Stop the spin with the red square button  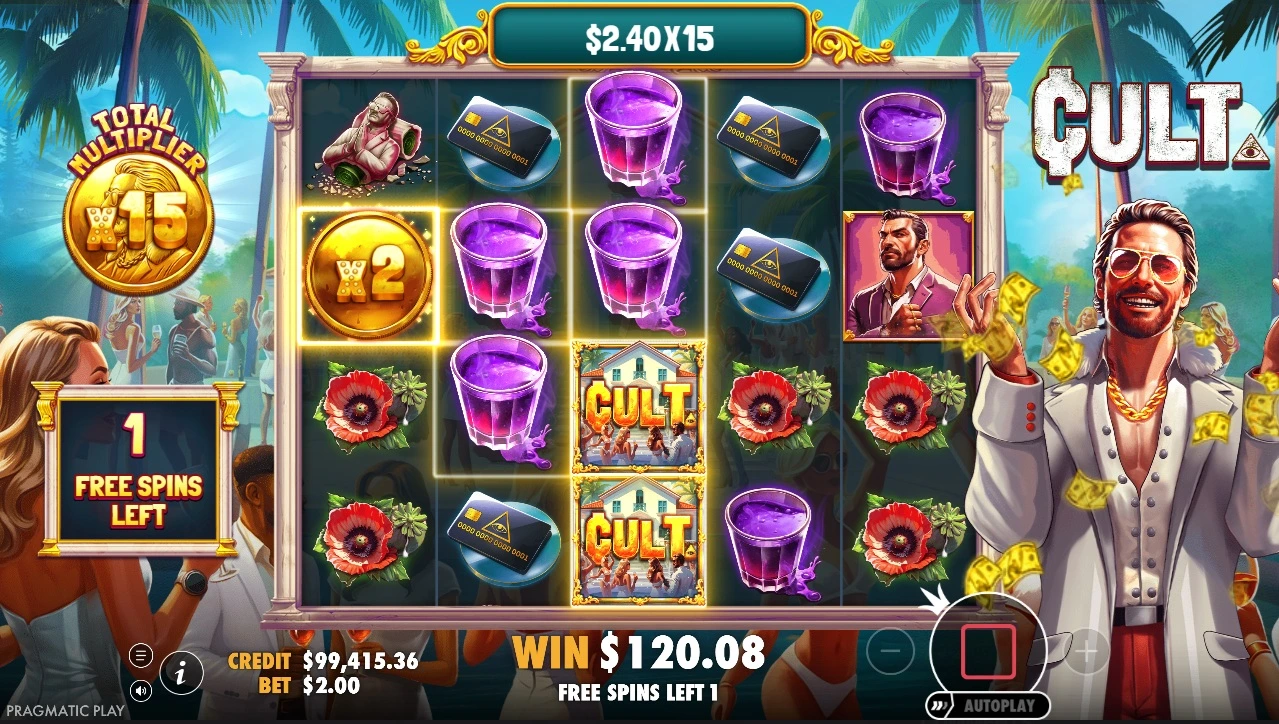click(x=988, y=653)
